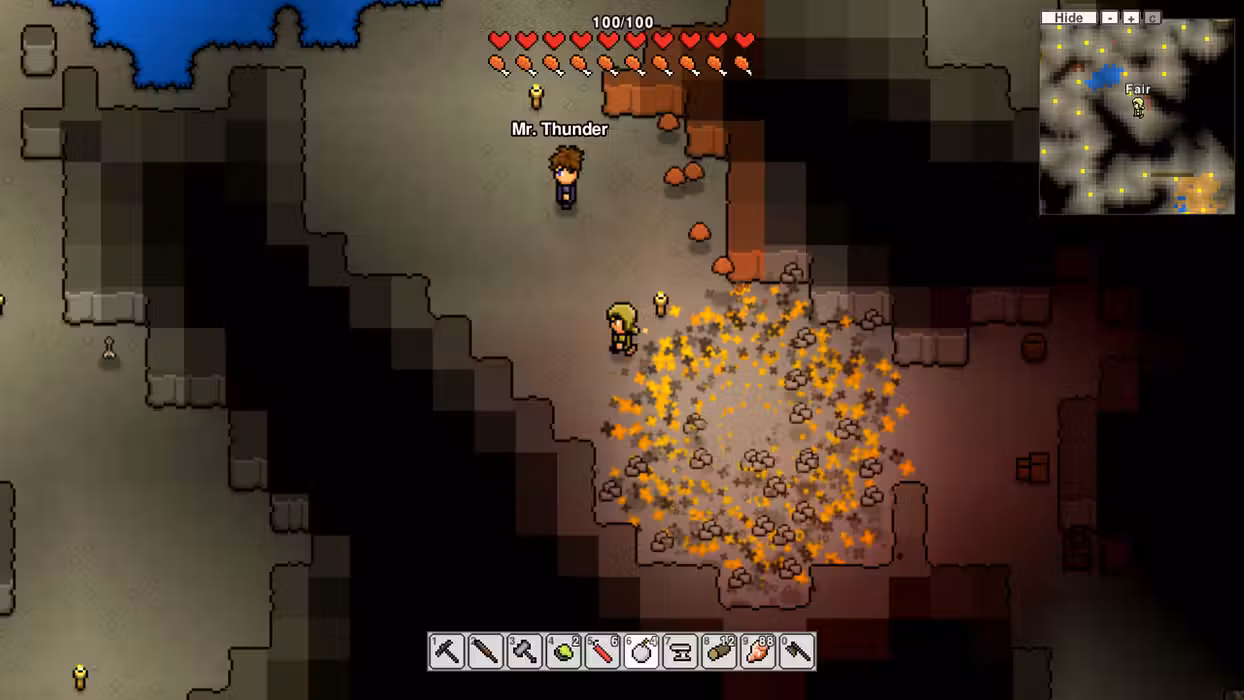
Task: Click the blue water area on the minimap
Action: [x=1105, y=76]
